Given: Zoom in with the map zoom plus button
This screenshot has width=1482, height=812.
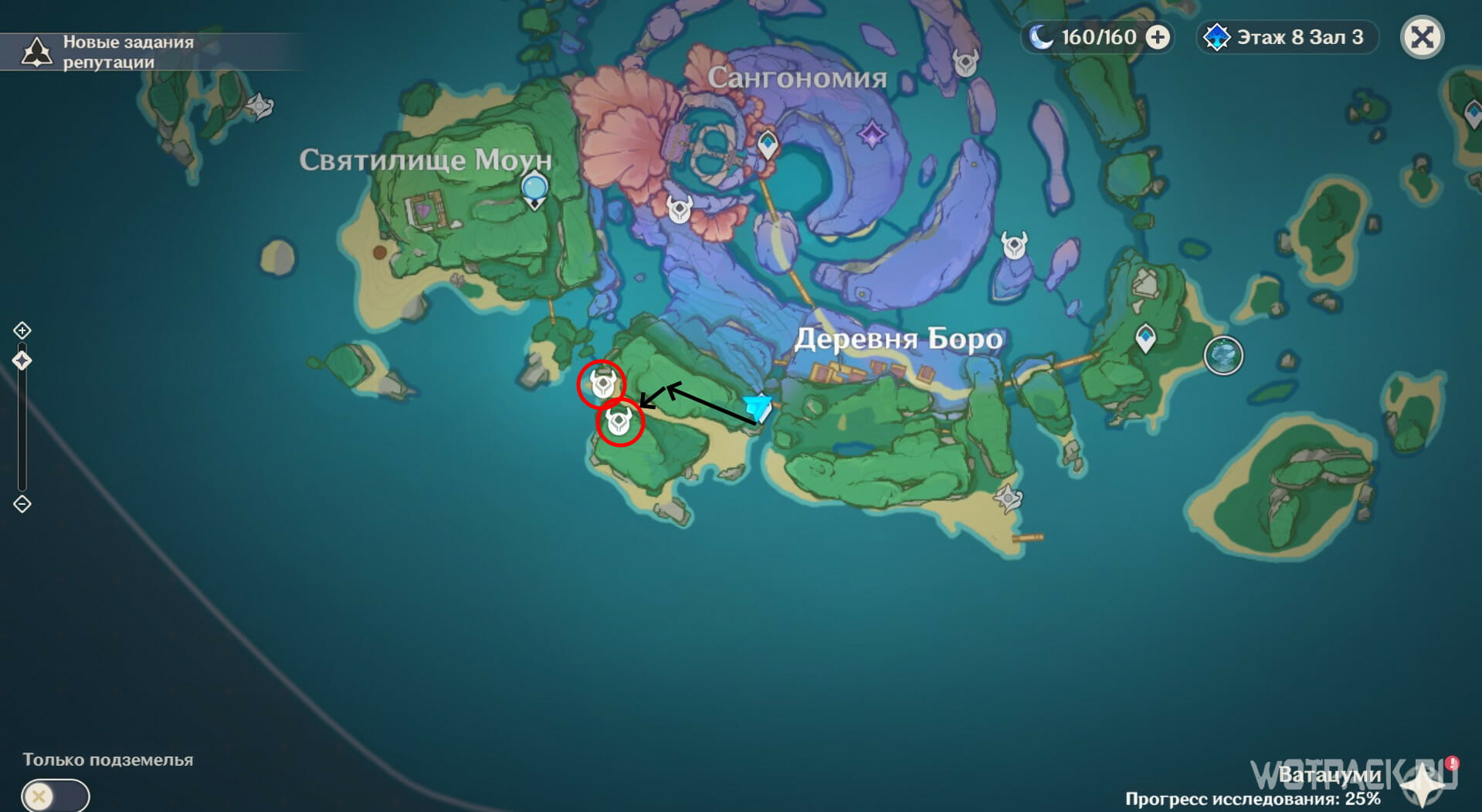Looking at the screenshot, I should (22, 330).
